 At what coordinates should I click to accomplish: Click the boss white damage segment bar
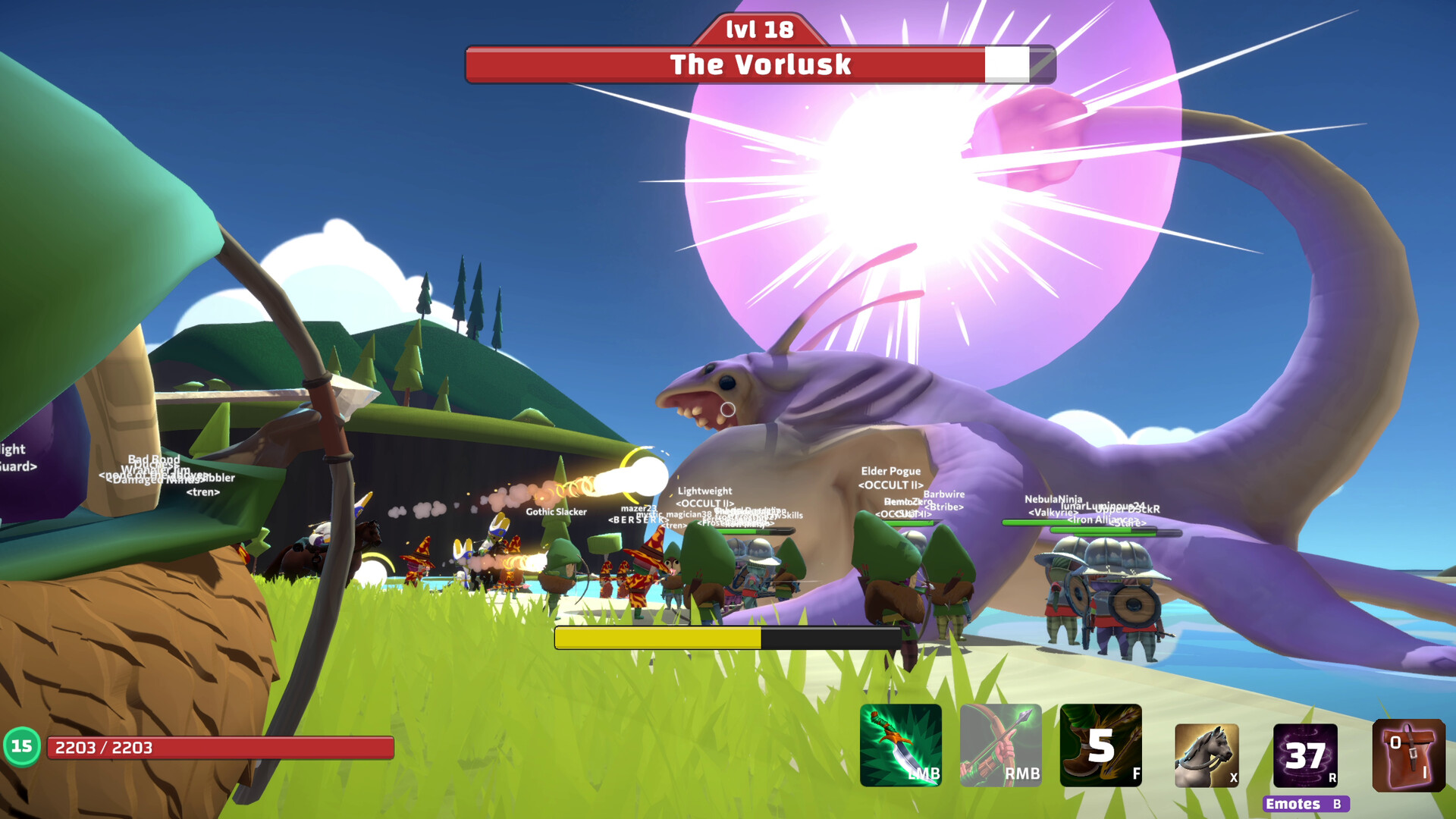(1006, 65)
